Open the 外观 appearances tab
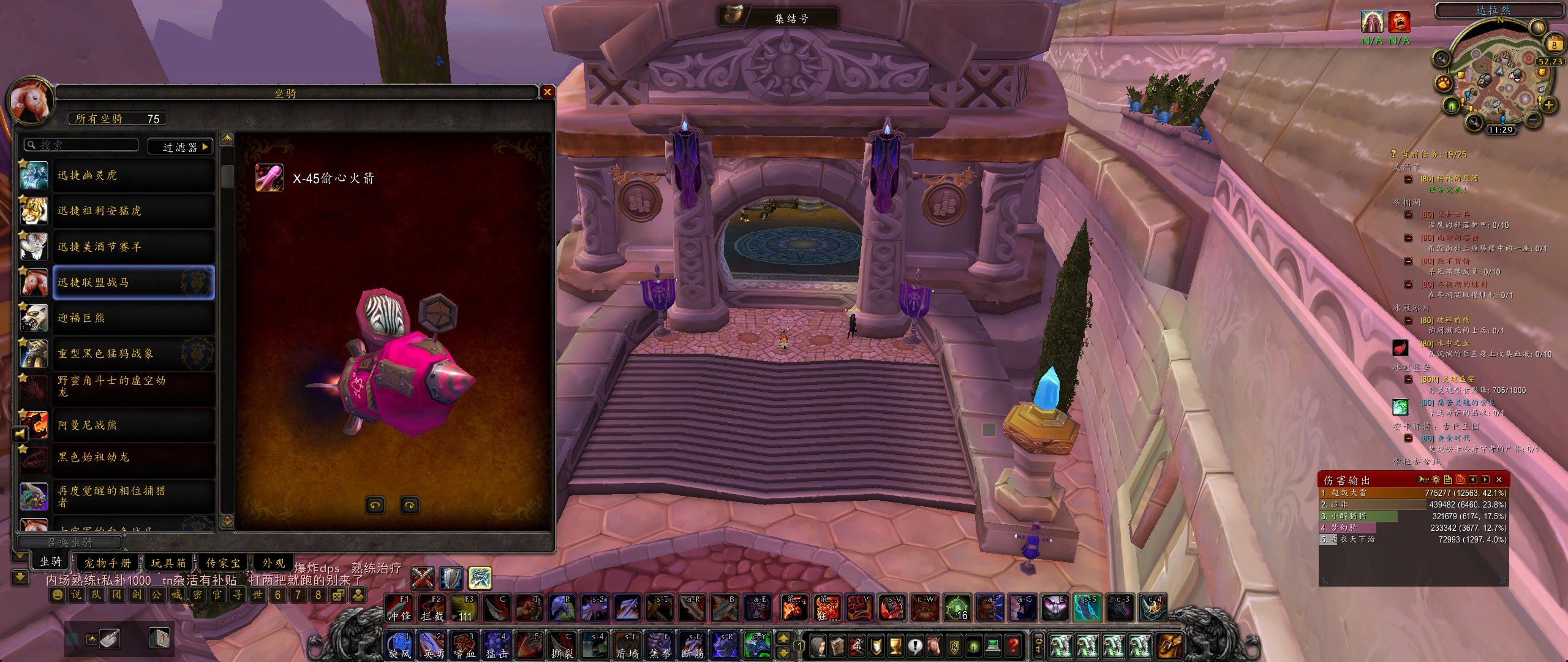1568x662 pixels. pyautogui.click(x=273, y=563)
